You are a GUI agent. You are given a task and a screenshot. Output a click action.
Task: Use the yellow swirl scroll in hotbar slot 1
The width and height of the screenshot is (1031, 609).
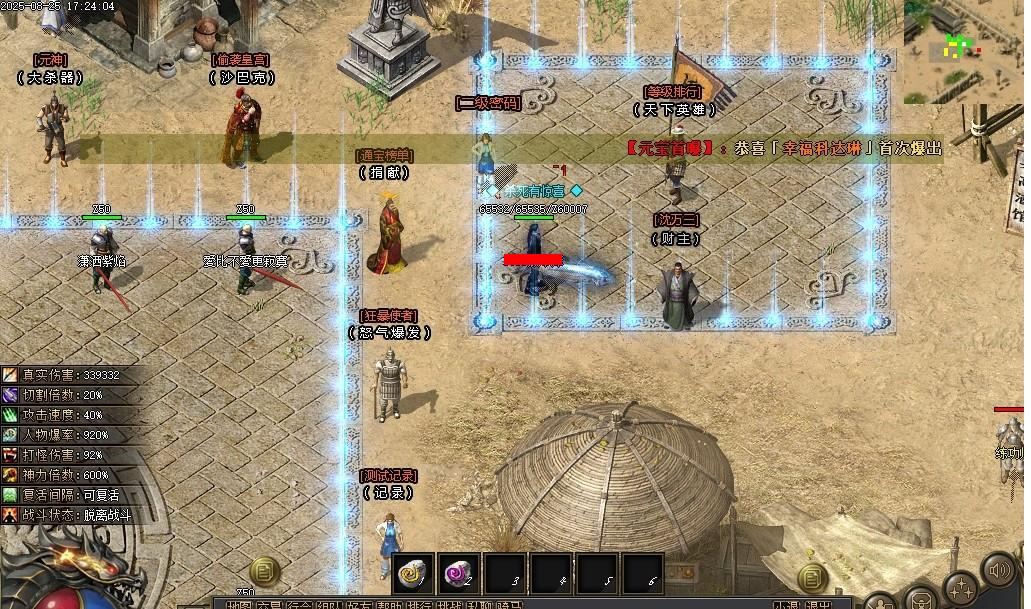412,573
